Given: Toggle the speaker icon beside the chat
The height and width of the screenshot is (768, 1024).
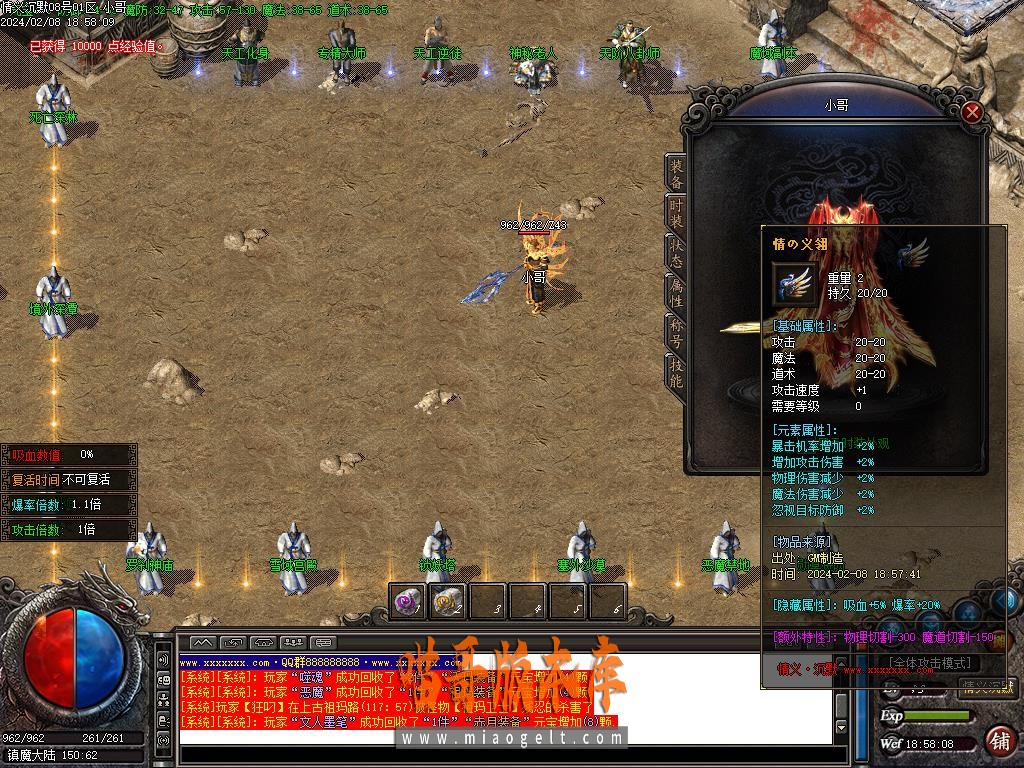Looking at the screenshot, I should [x=162, y=661].
